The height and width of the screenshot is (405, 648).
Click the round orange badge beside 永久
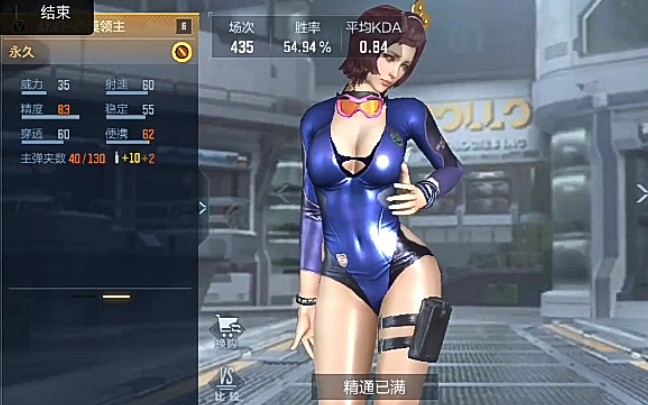181,50
